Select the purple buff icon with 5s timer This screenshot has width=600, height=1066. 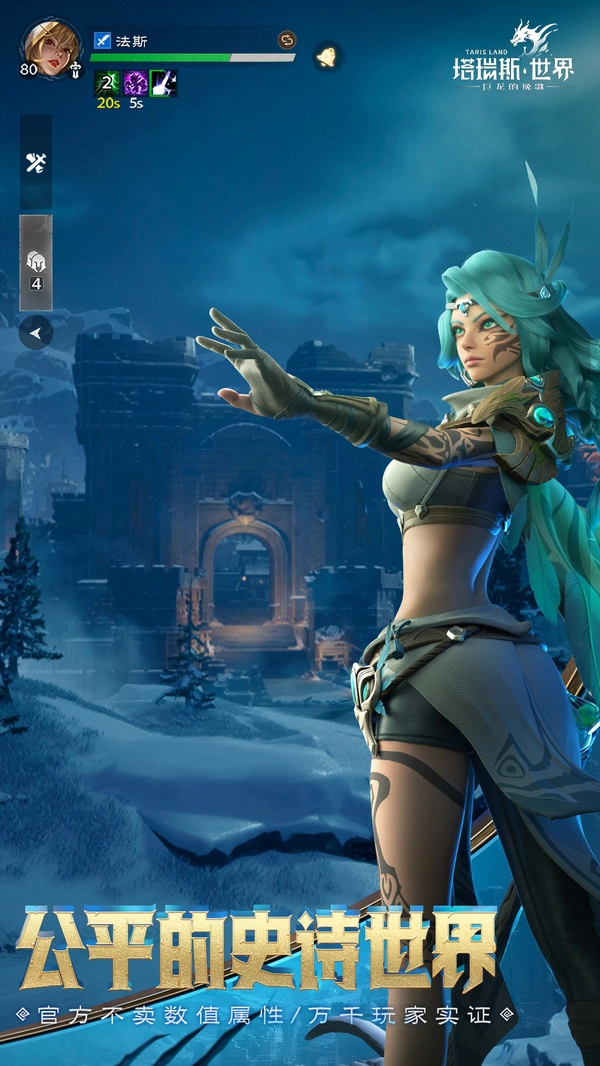pyautogui.click(x=135, y=83)
